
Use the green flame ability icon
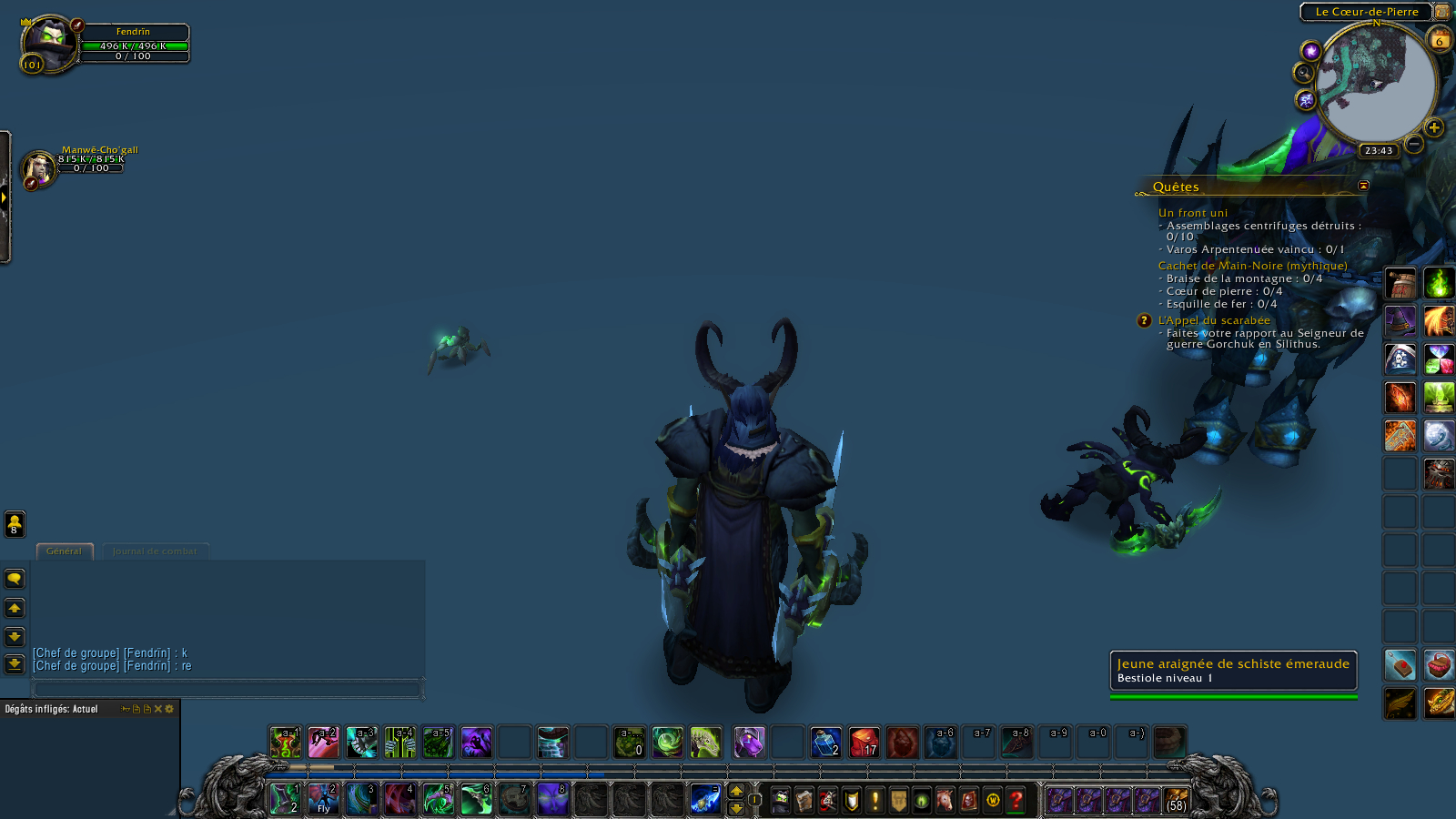pos(1439,283)
